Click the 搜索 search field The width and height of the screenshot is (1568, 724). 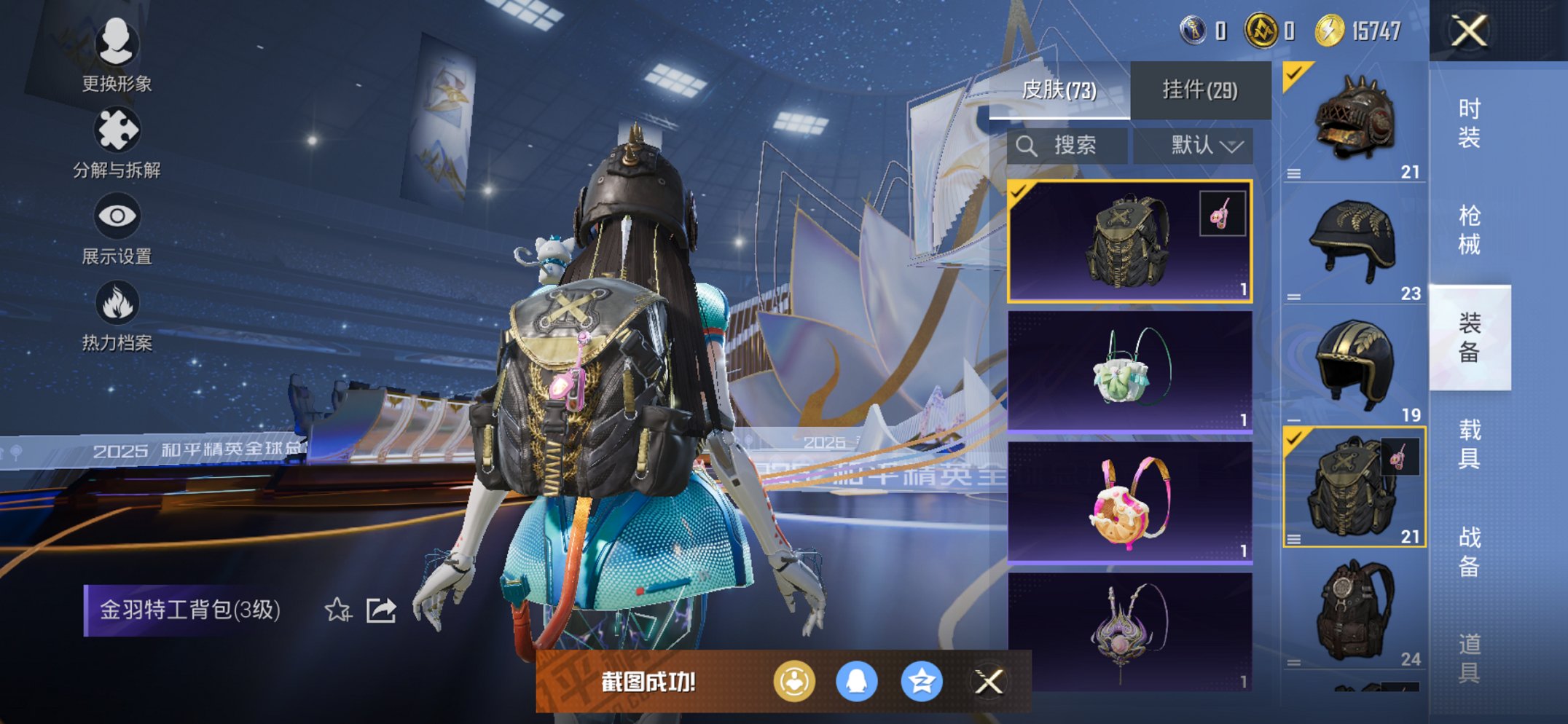click(x=1067, y=146)
